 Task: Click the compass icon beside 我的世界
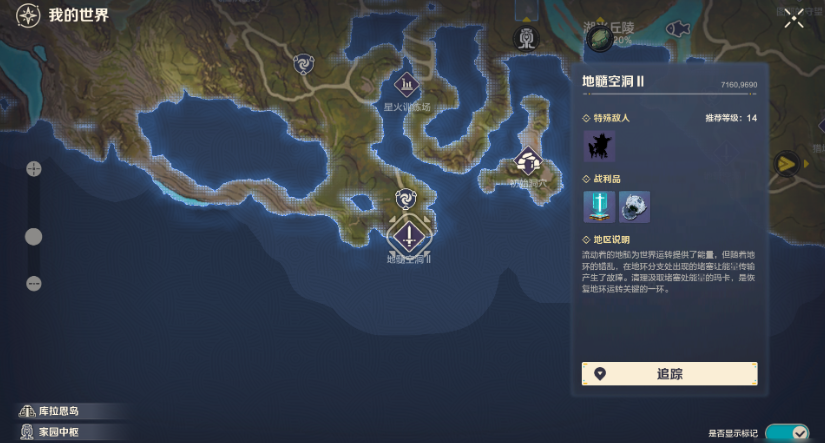click(x=28, y=16)
